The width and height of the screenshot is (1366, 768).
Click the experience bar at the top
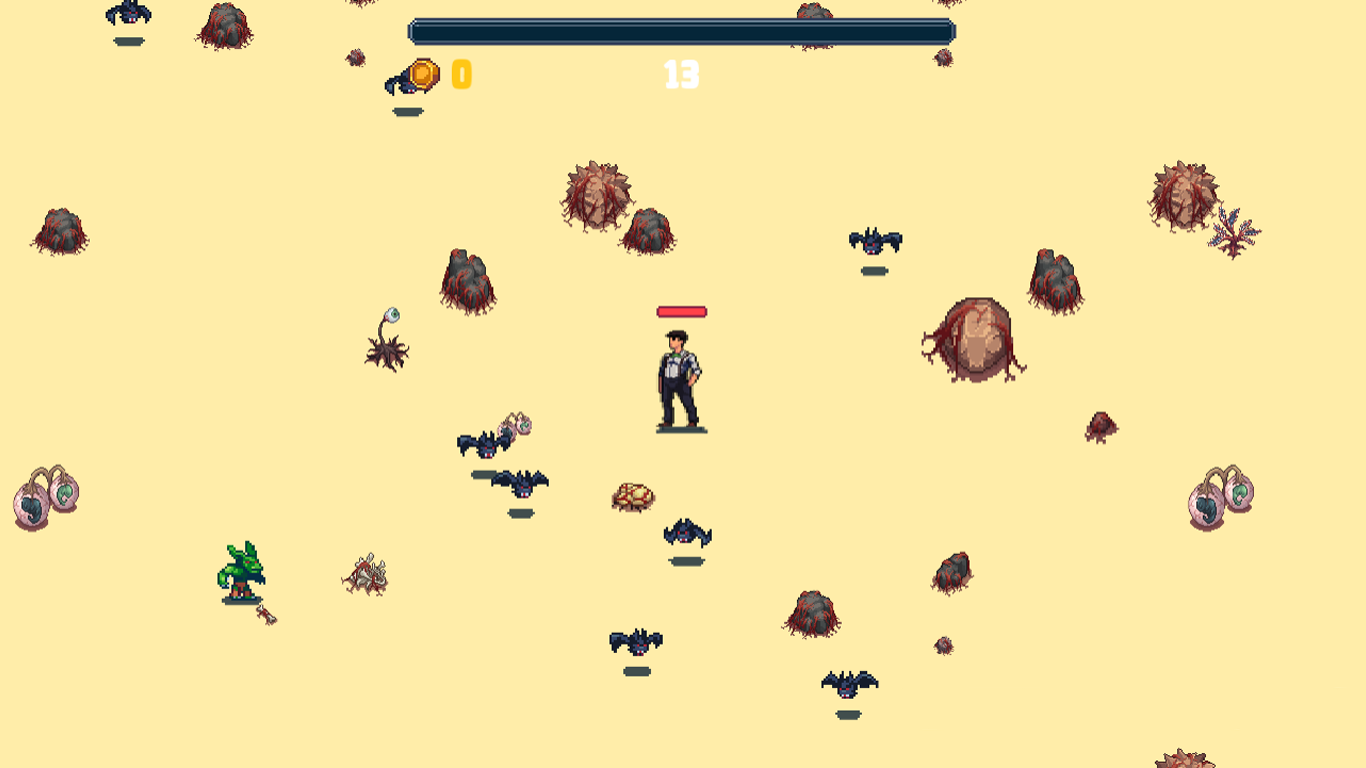[x=680, y=31]
